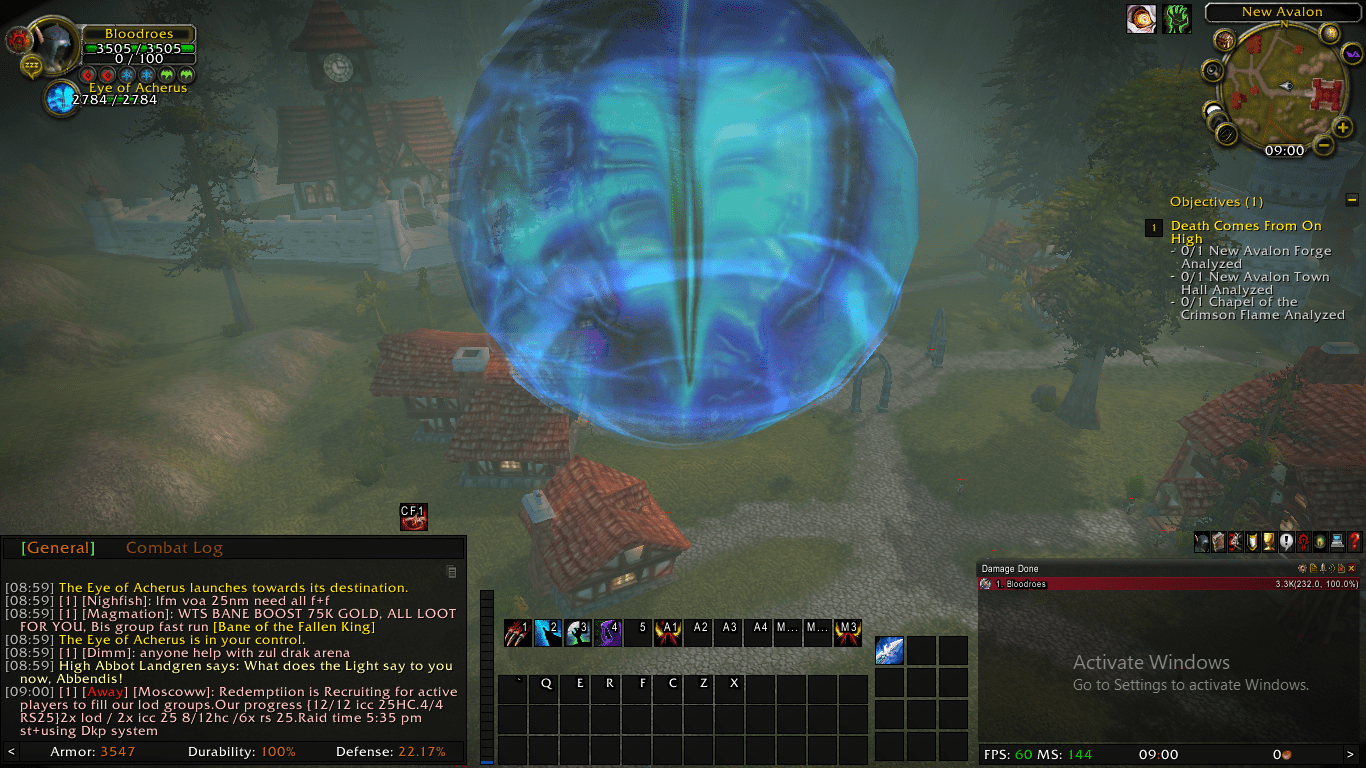This screenshot has width=1366, height=768.
Task: Close the Damage Done meter window
Action: click(x=1352, y=568)
